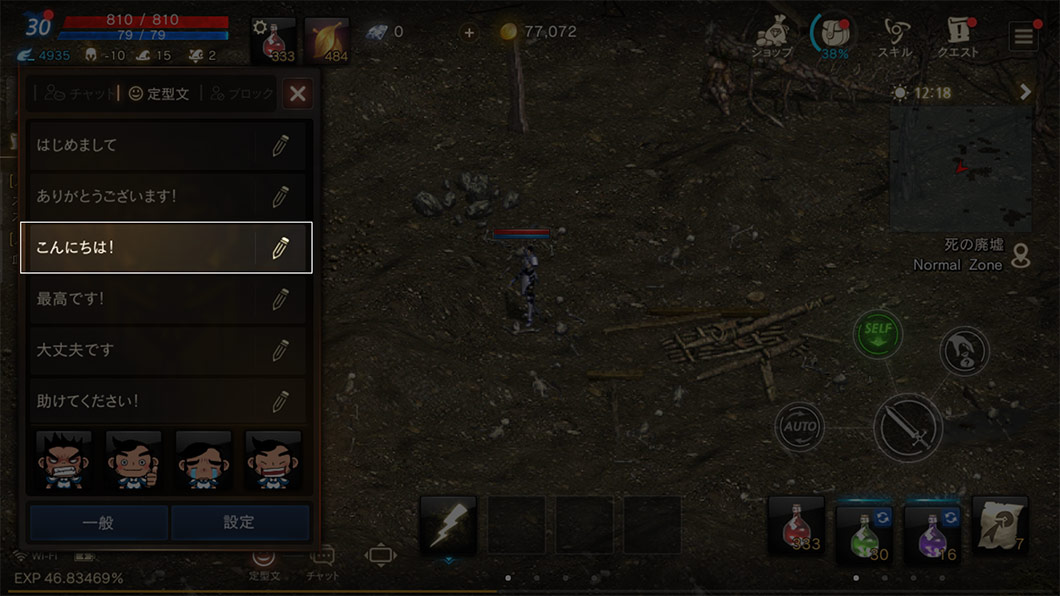The height and width of the screenshot is (596, 1060).
Task: Close the preset phrases chat panel
Action: click(297, 94)
